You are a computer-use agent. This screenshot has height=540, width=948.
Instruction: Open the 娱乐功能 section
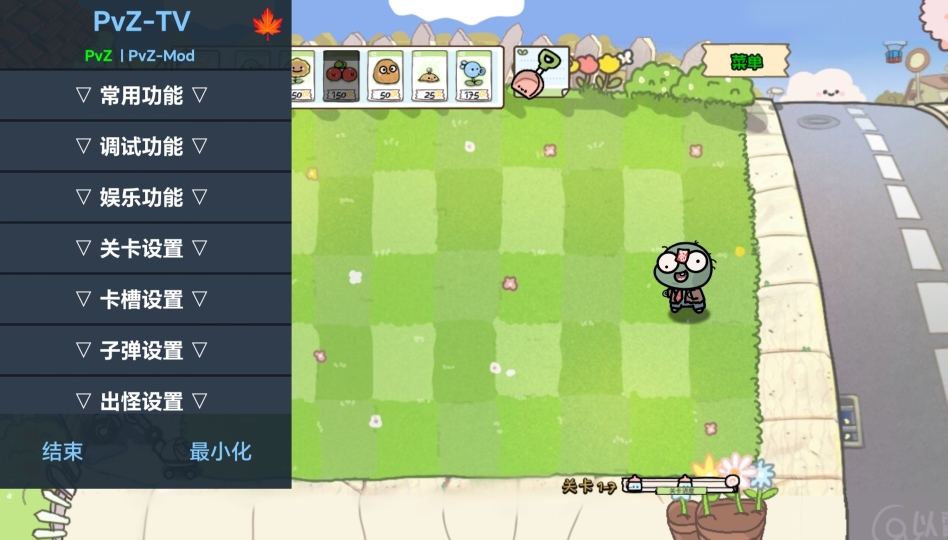click(x=142, y=198)
